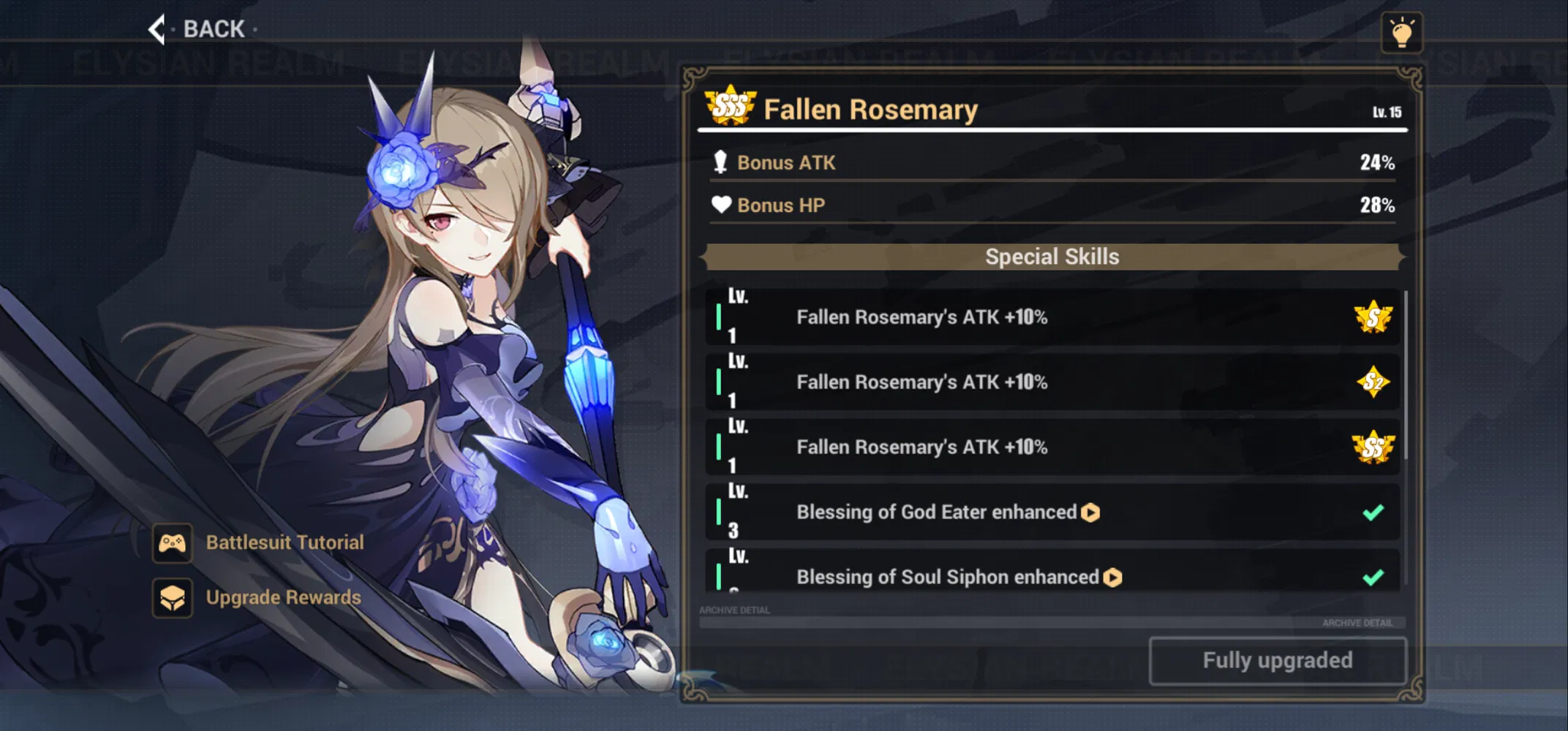Click the Fully upgraded button
This screenshot has width=1568, height=731.
click(x=1277, y=661)
